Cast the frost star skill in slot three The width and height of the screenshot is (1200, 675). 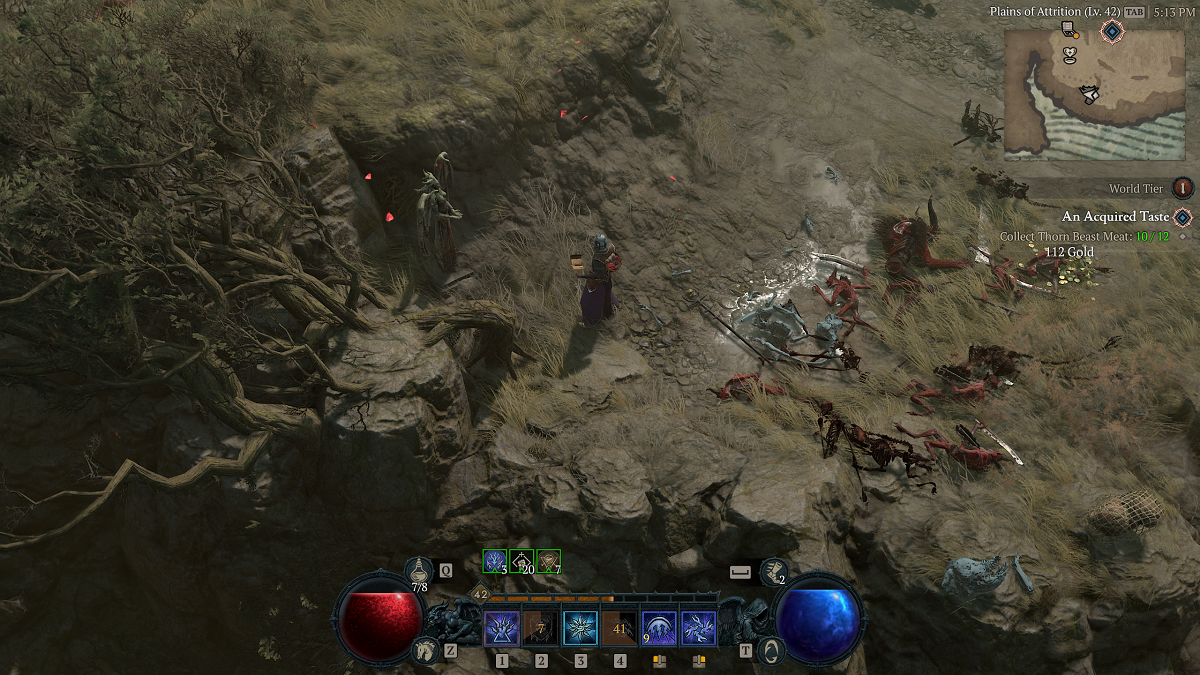point(580,629)
